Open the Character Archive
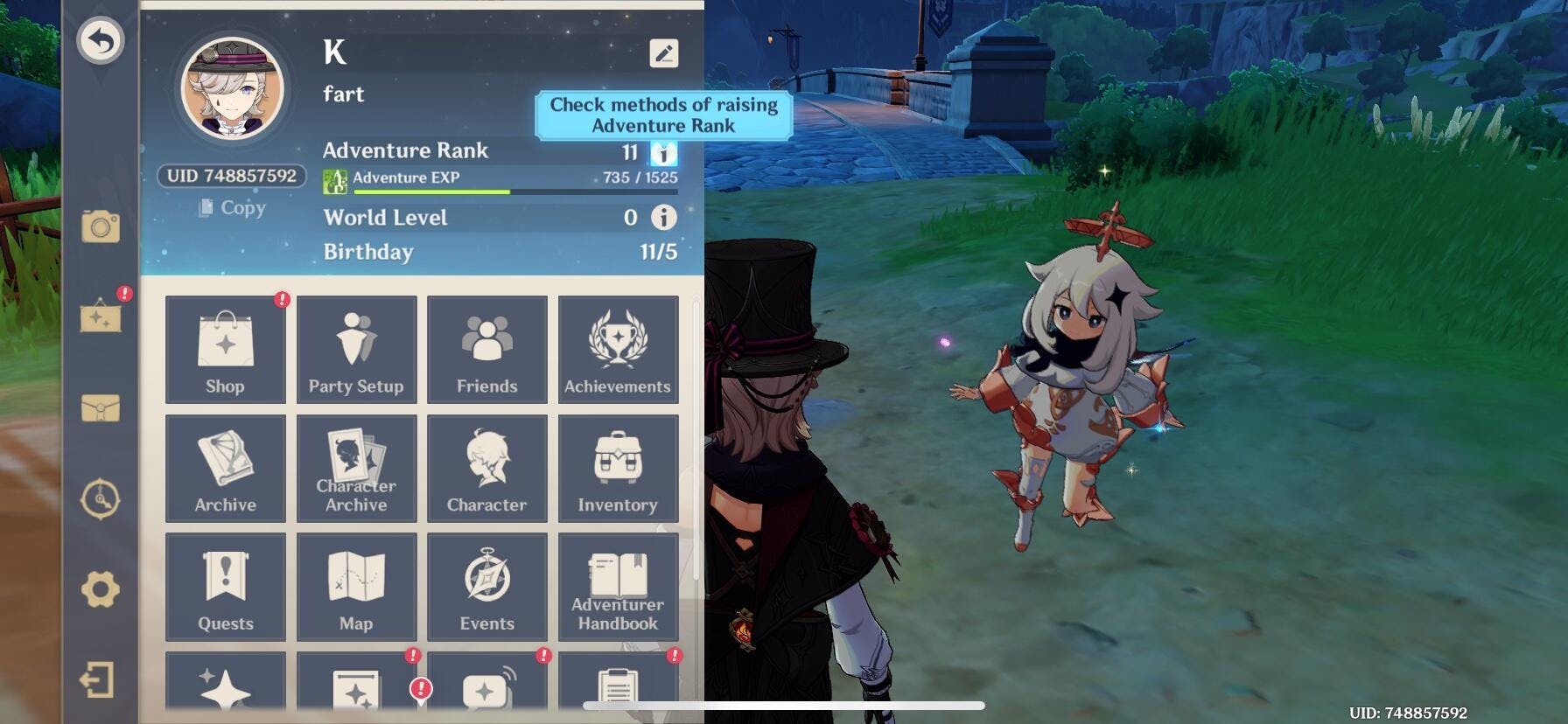1568x724 pixels. coord(356,468)
